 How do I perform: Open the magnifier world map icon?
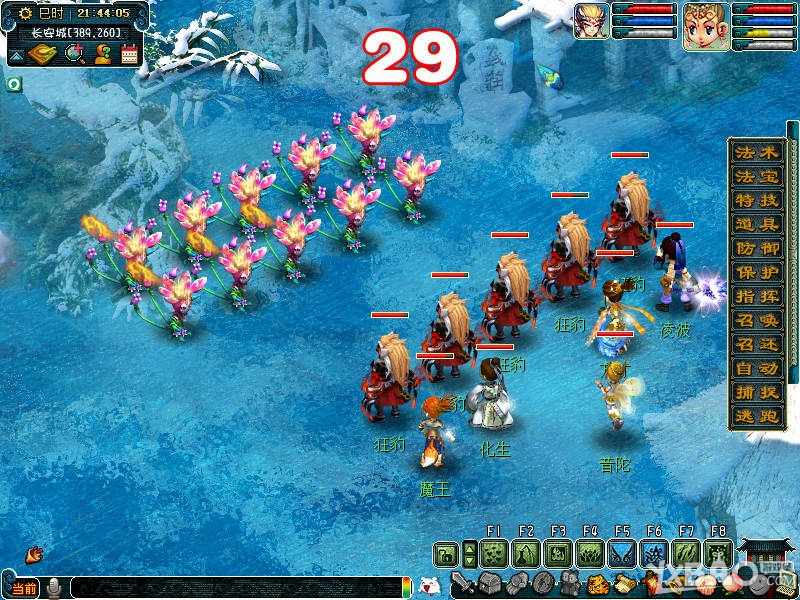coord(74,54)
